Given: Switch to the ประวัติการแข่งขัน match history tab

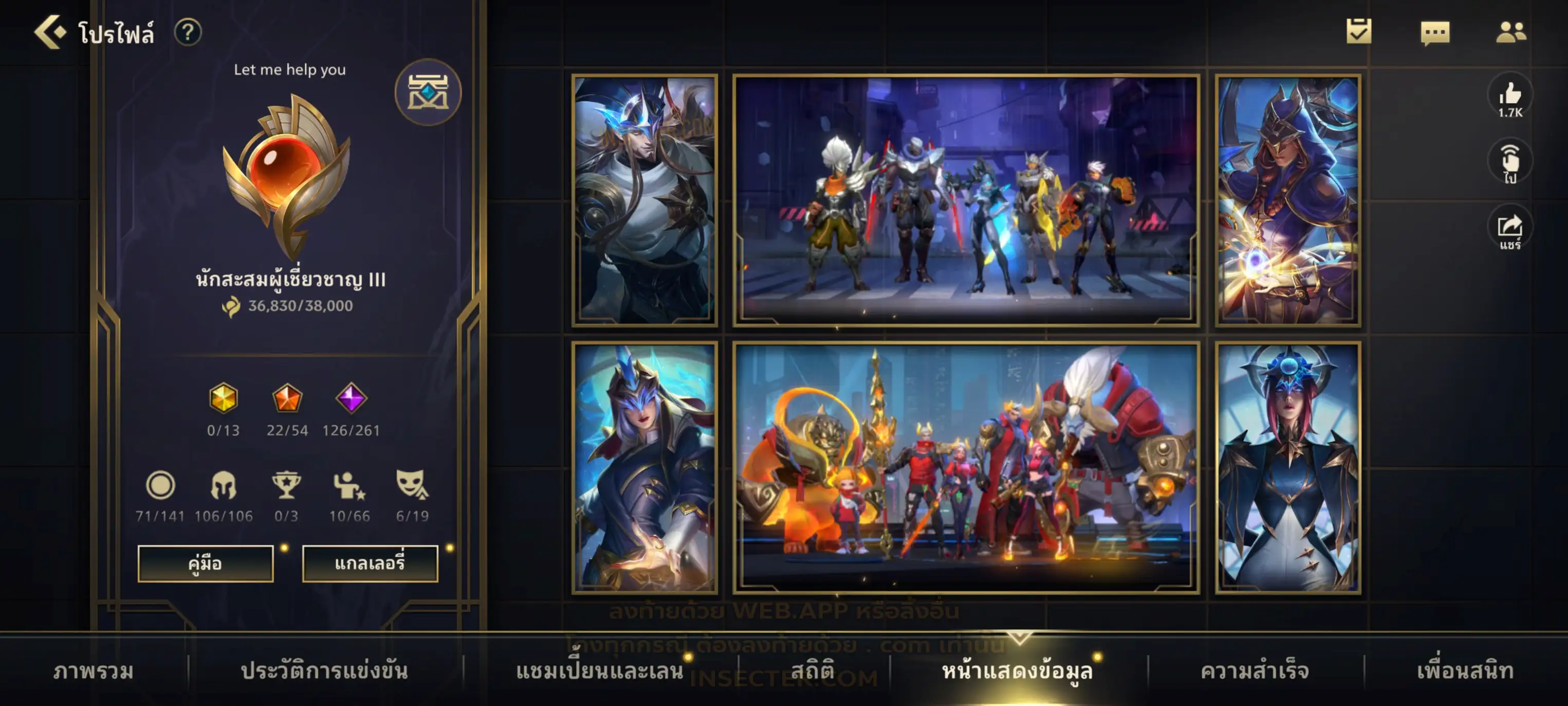Looking at the screenshot, I should pos(324,671).
